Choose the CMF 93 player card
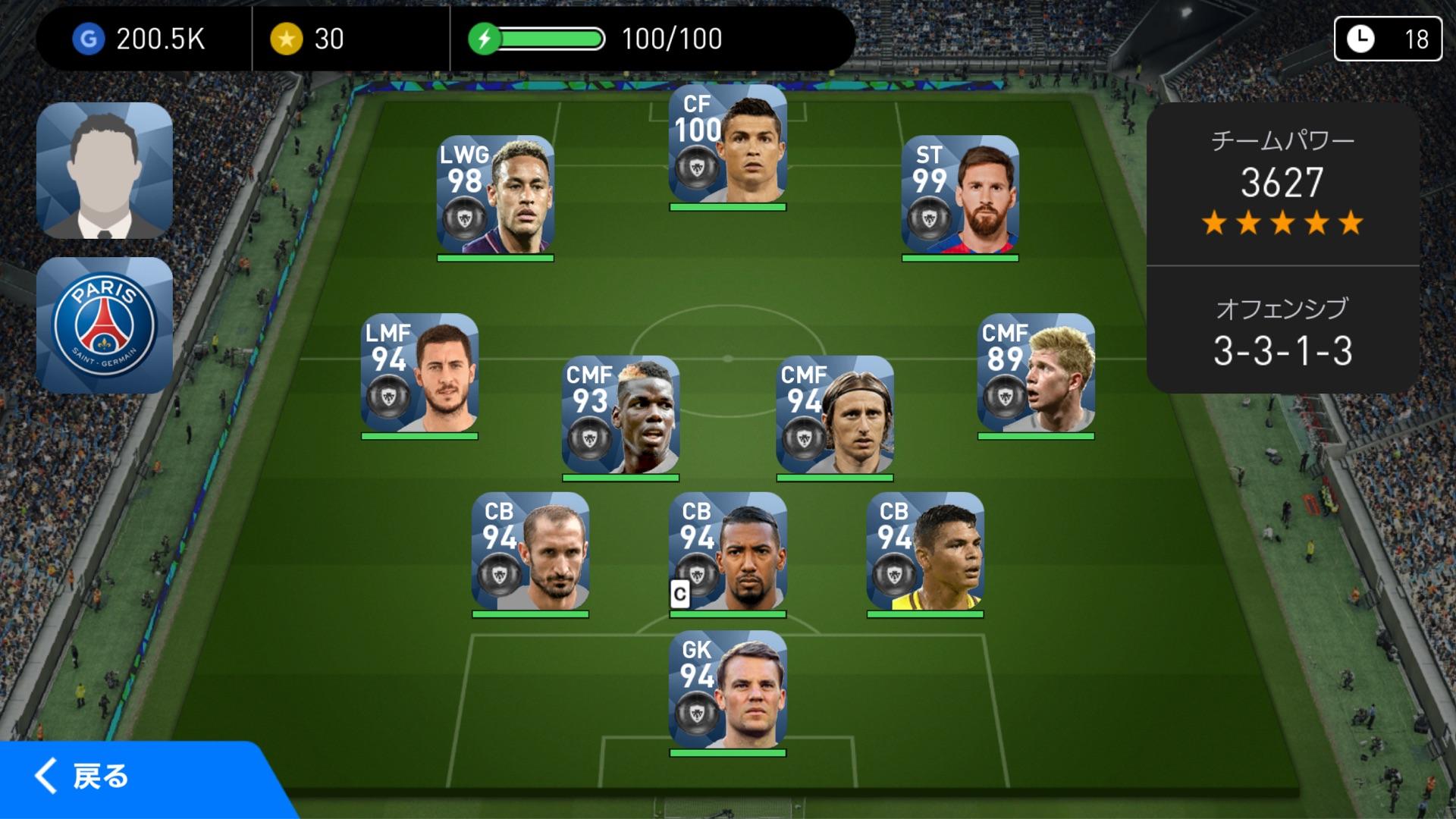The image size is (1456, 819). pyautogui.click(x=620, y=415)
